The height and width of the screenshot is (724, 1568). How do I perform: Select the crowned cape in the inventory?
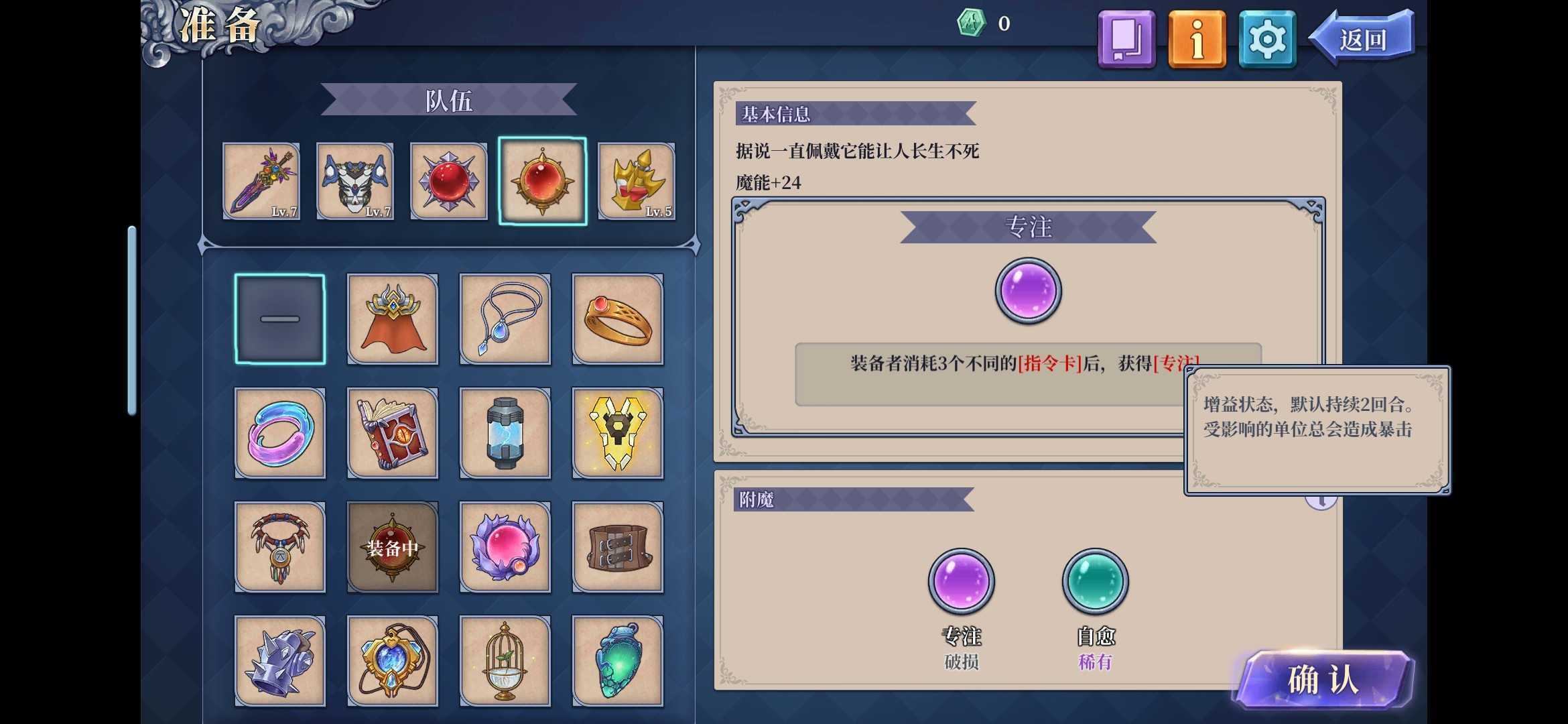[x=393, y=318]
